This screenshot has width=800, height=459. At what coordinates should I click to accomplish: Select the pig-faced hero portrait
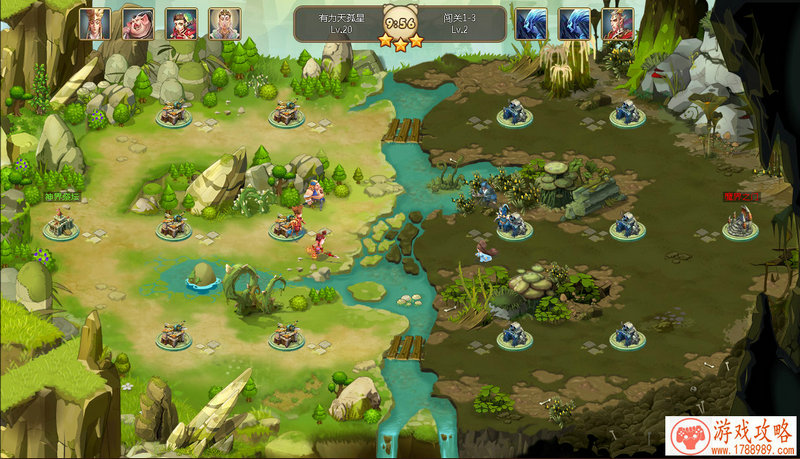[138, 23]
